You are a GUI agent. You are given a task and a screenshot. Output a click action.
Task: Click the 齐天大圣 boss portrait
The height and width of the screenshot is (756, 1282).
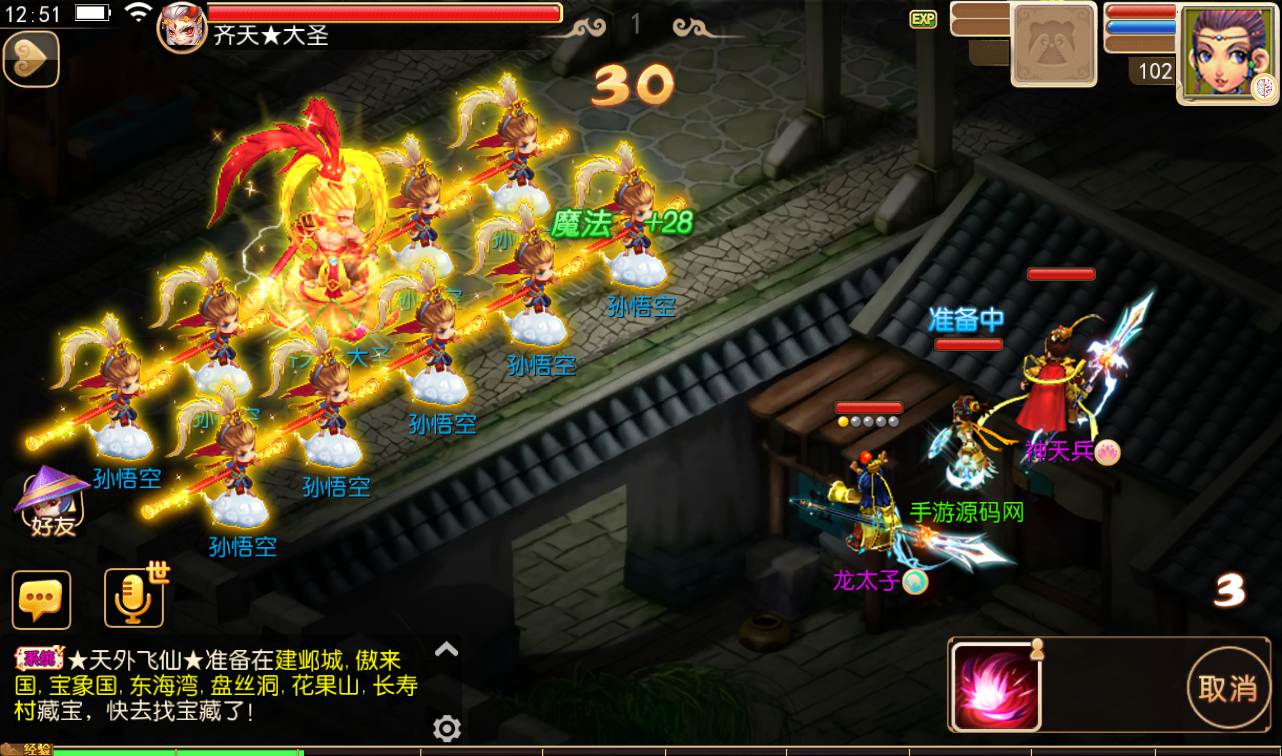pyautogui.click(x=182, y=26)
